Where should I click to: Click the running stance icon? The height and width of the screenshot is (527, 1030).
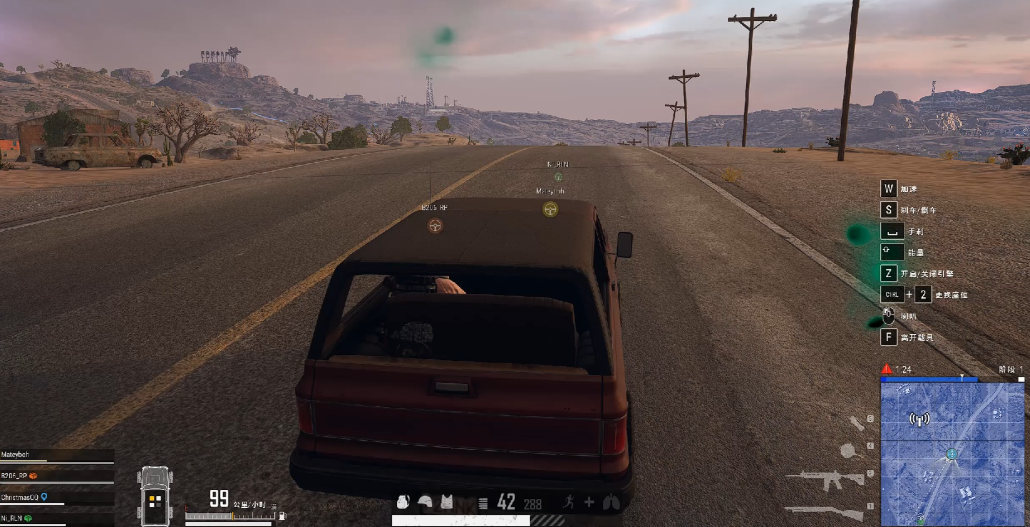[571, 502]
